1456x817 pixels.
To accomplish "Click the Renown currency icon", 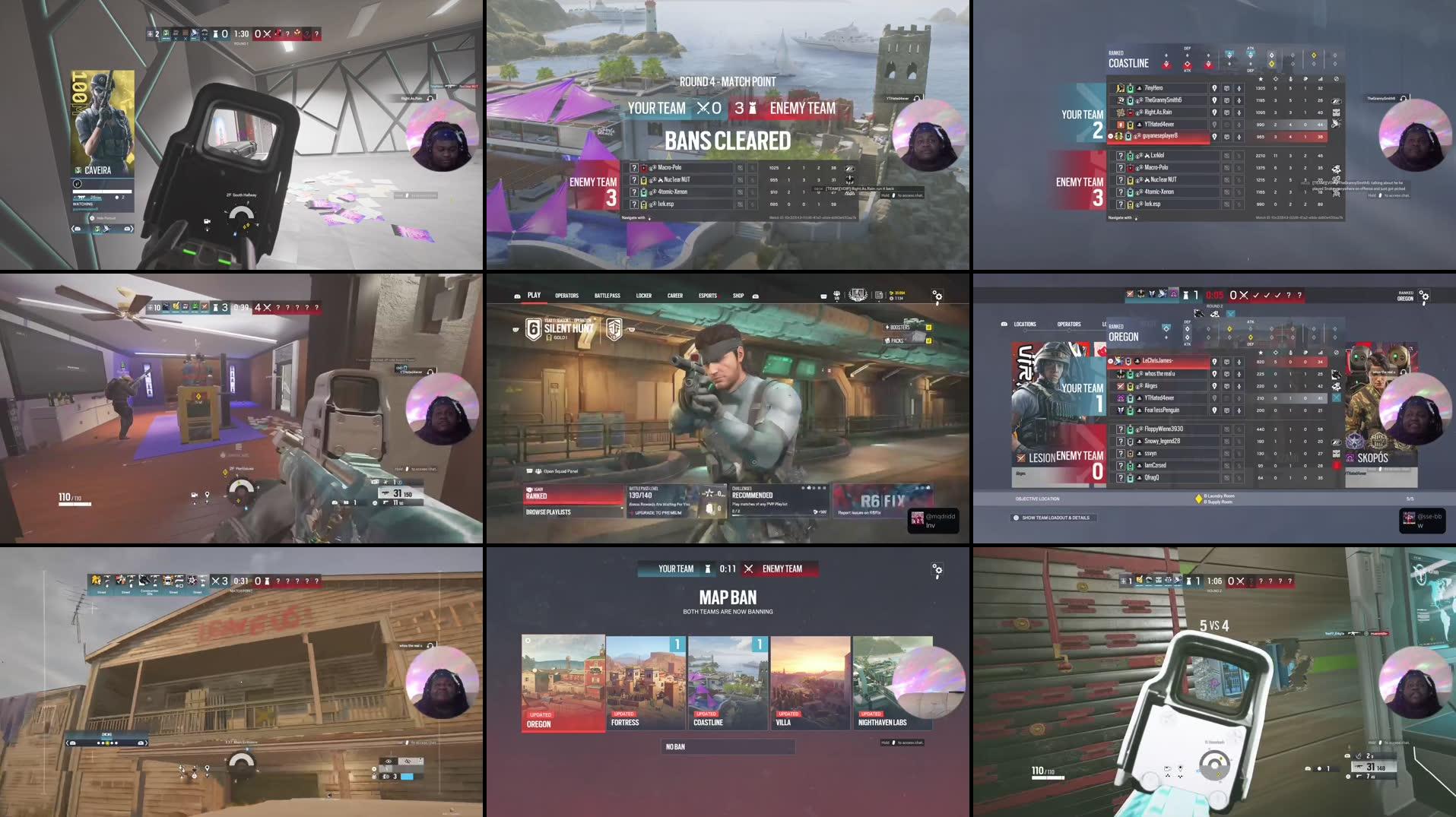I will click(x=892, y=293).
